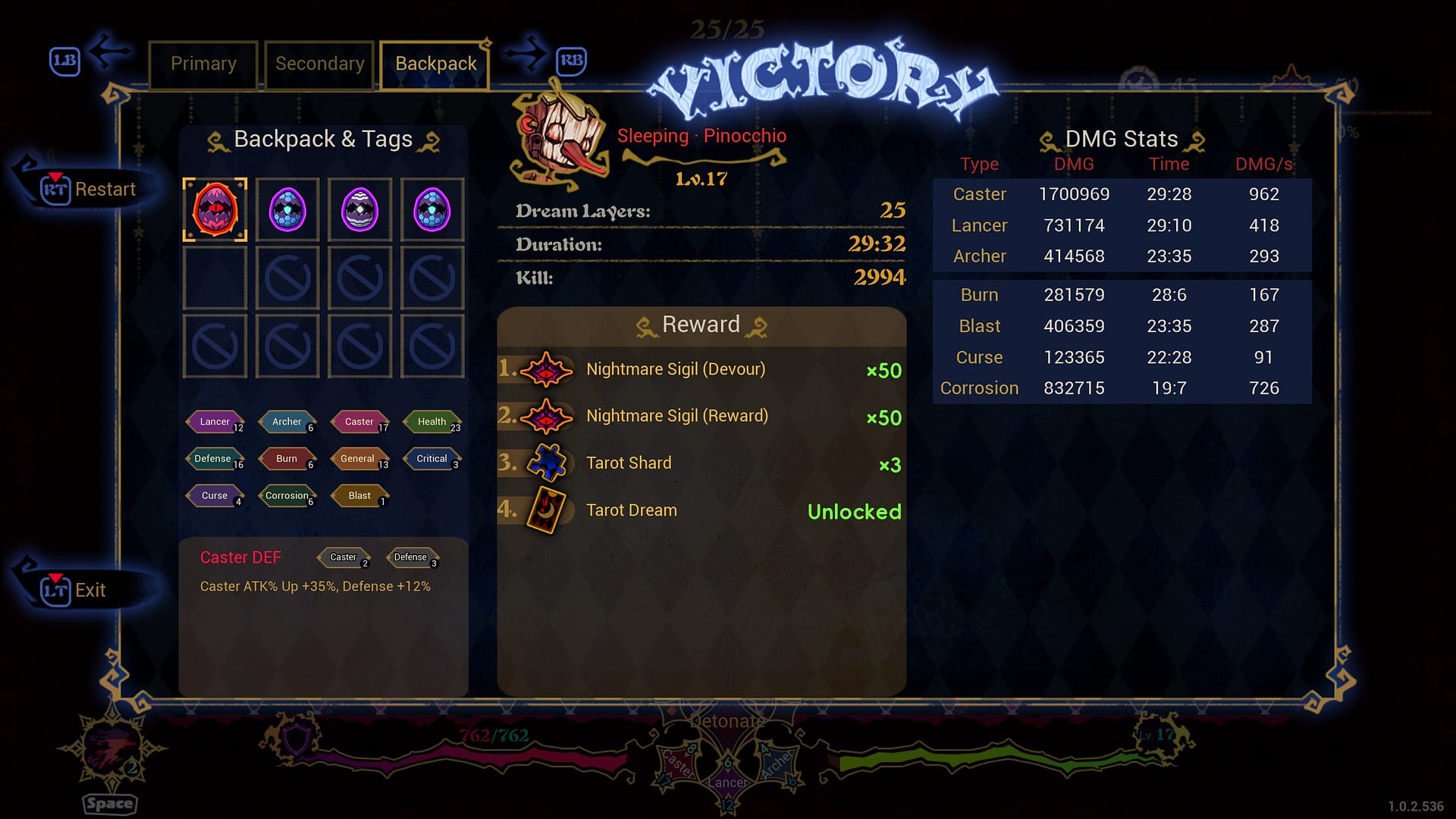Restart the run
Image resolution: width=1456 pixels, height=819 pixels.
click(89, 190)
